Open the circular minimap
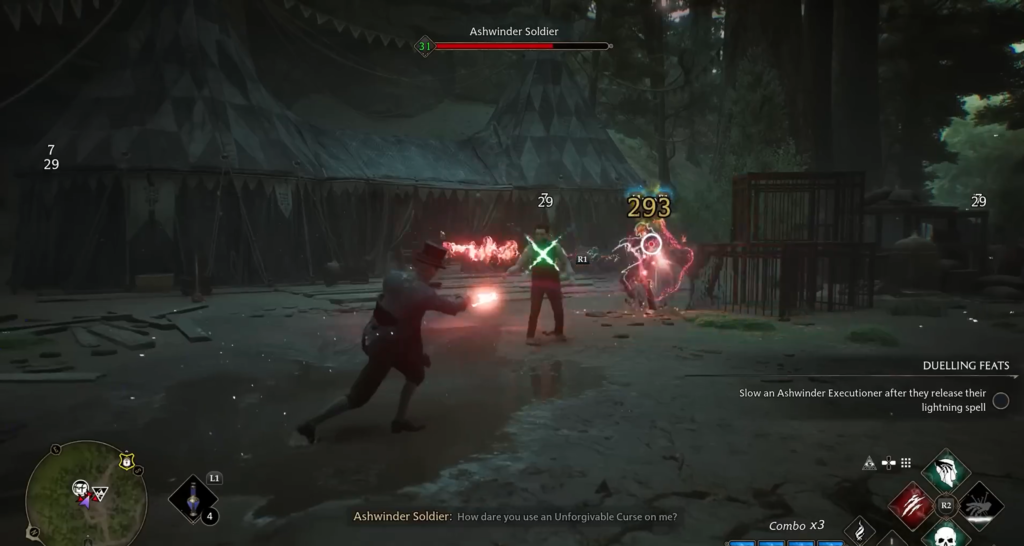The width and height of the screenshot is (1024, 546). (x=85, y=495)
